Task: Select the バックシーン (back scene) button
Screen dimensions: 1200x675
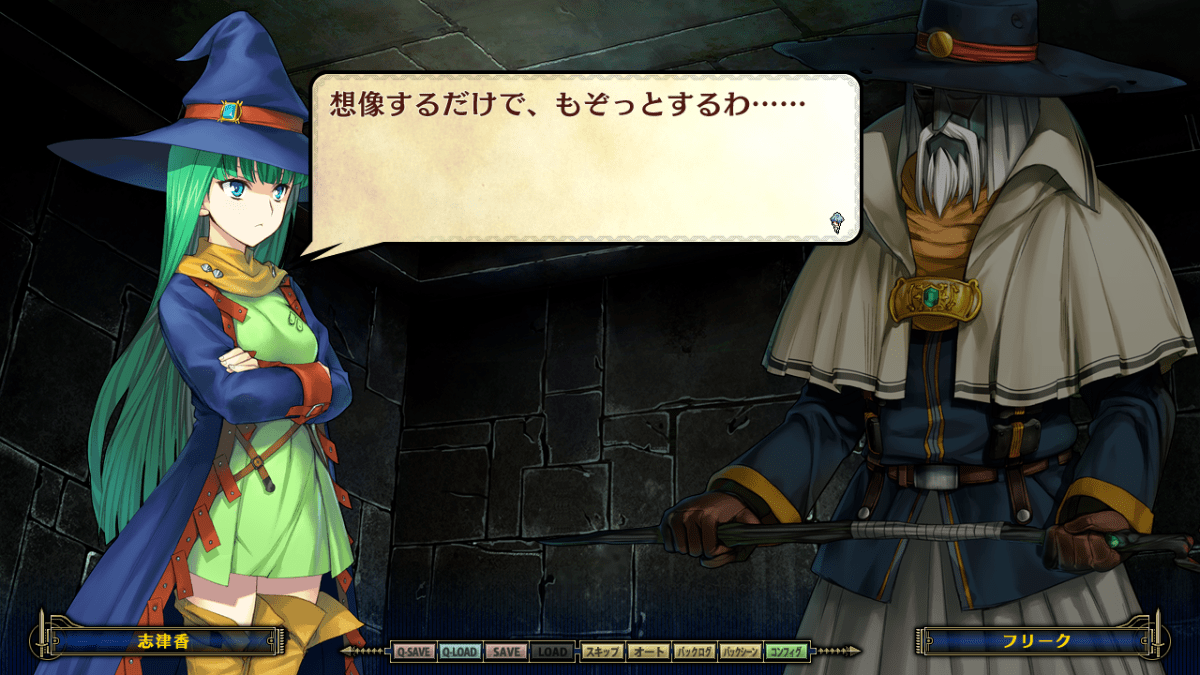Action: click(x=741, y=652)
